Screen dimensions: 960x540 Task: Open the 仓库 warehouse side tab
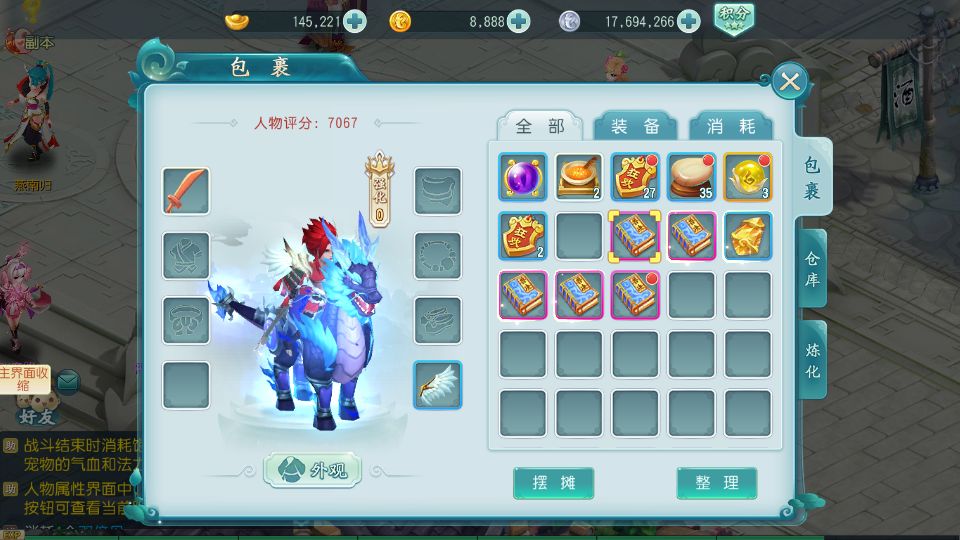(x=812, y=269)
